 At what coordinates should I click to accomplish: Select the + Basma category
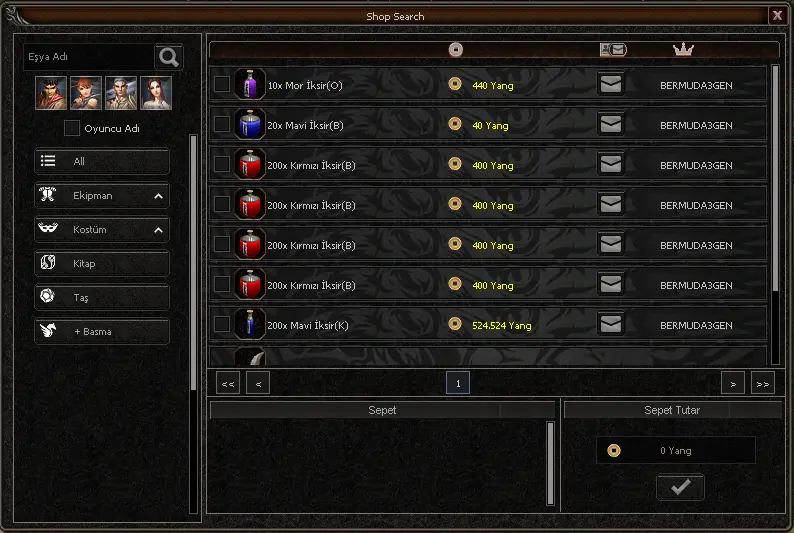[x=101, y=332]
